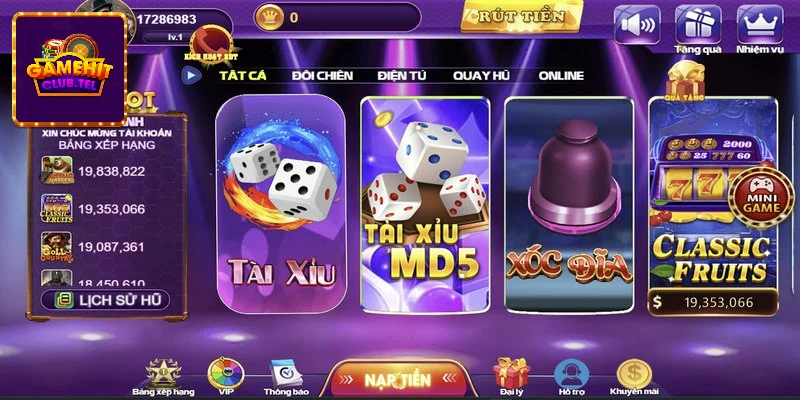
Task: Open the Nạp Tiền deposit button
Action: point(397,379)
